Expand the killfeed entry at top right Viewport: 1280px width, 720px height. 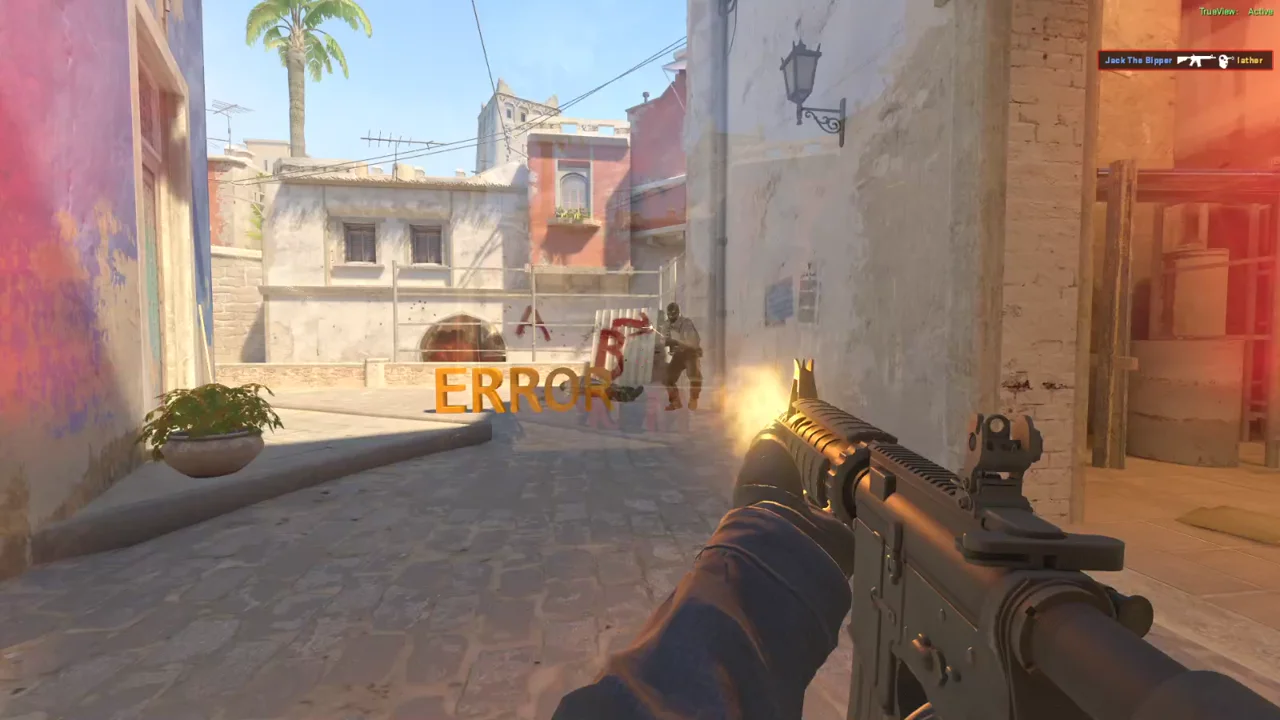pos(1185,61)
